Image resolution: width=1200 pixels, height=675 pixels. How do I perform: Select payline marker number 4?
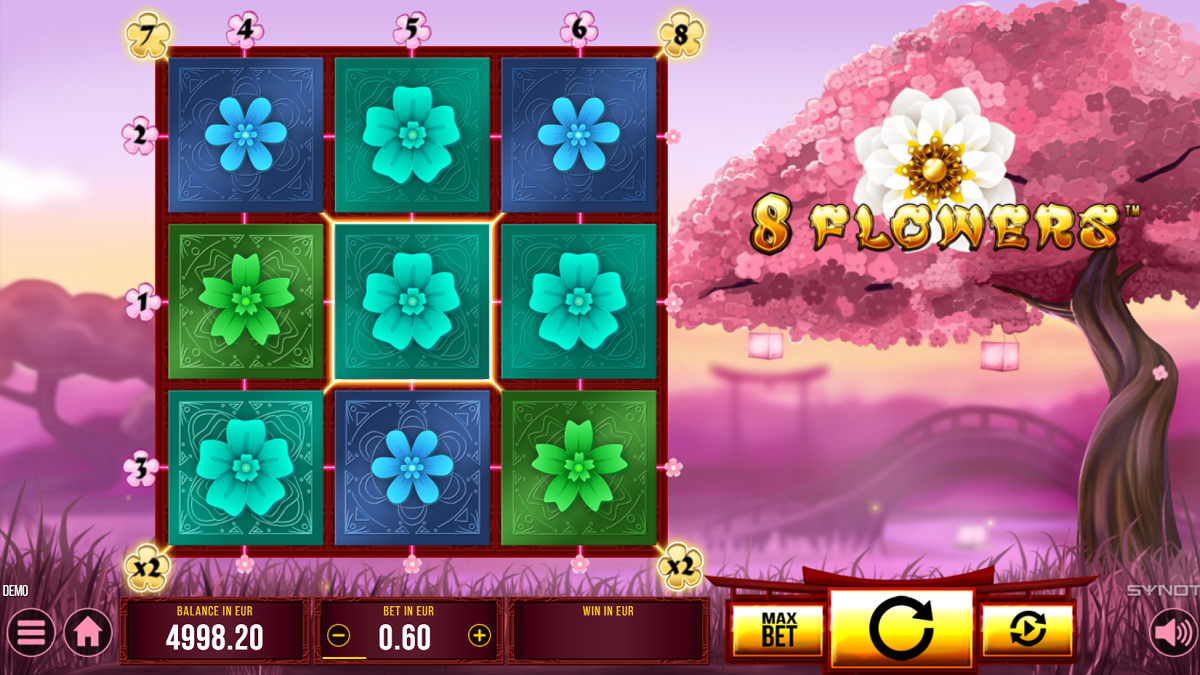(244, 30)
